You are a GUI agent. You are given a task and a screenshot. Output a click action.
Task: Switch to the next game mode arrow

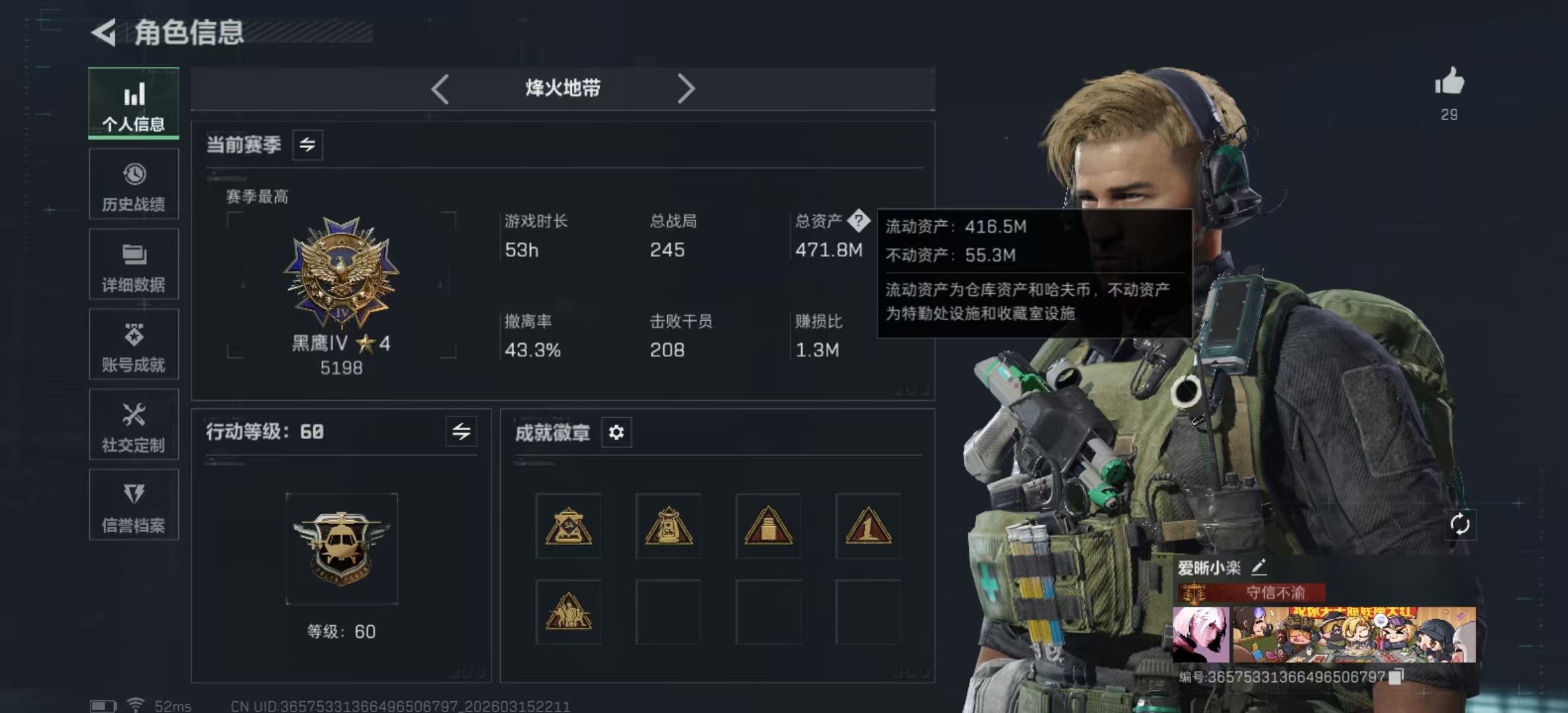point(686,88)
